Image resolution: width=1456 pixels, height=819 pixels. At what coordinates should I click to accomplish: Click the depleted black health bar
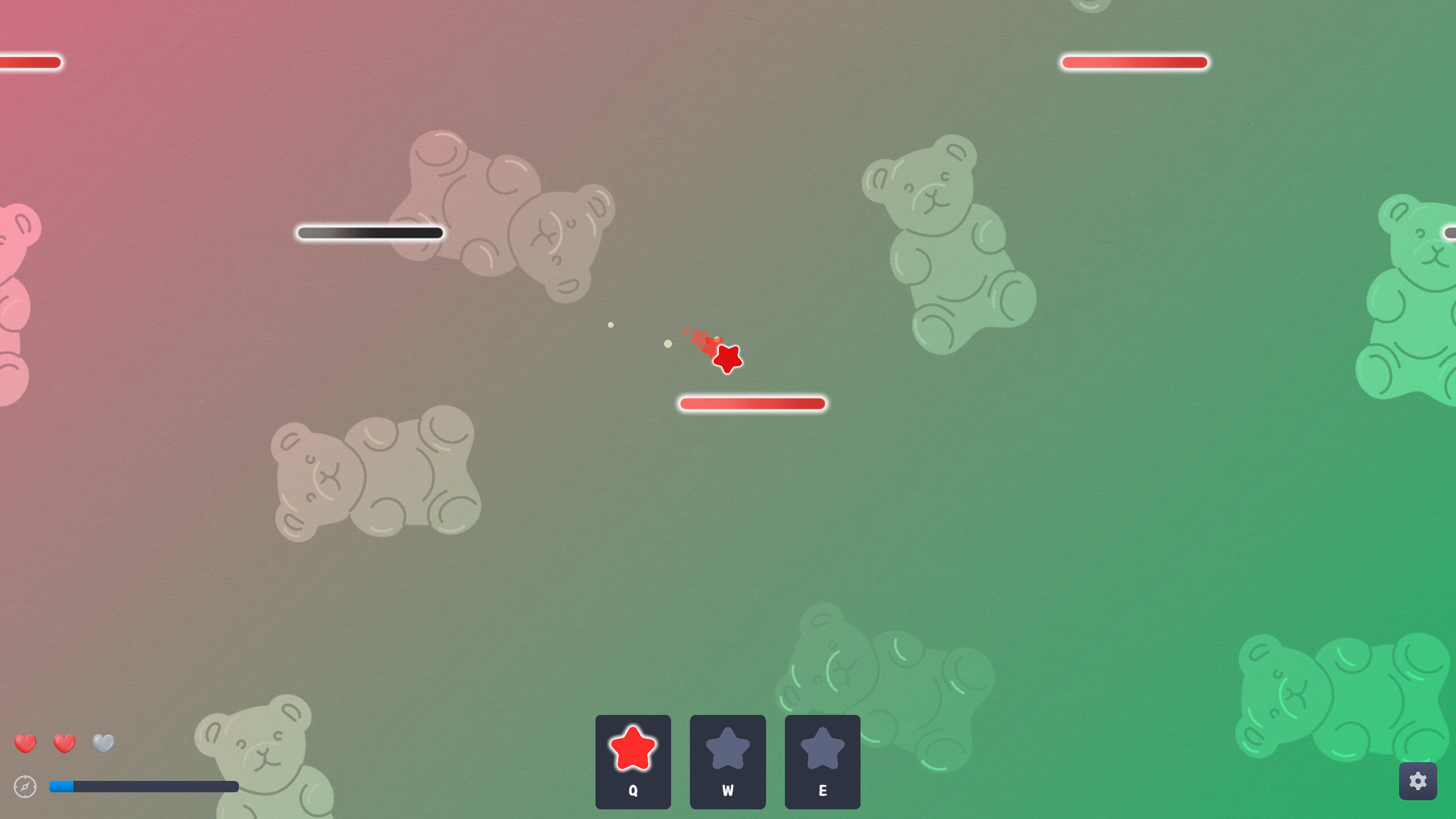[x=370, y=233]
